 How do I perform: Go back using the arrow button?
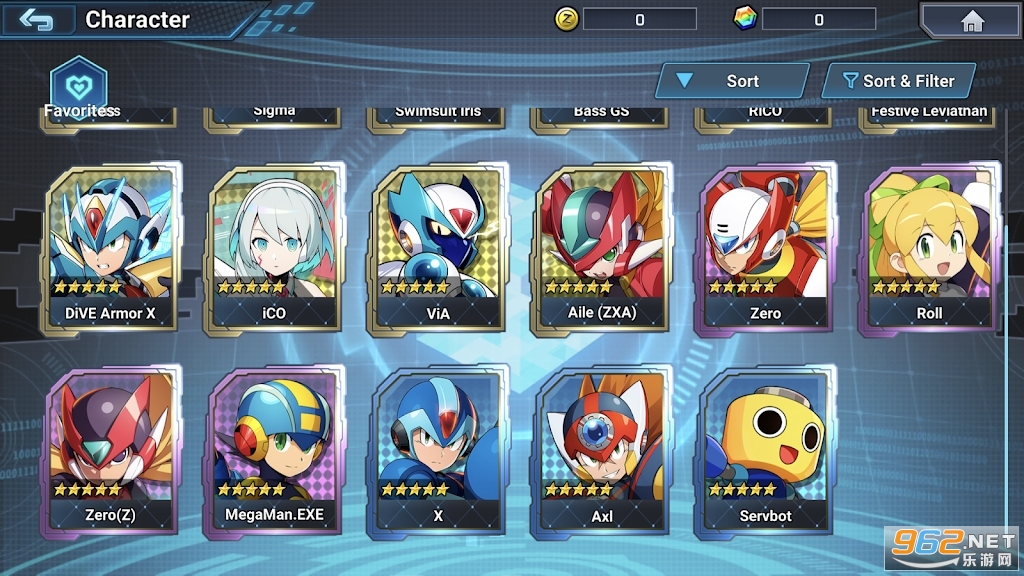tap(38, 20)
